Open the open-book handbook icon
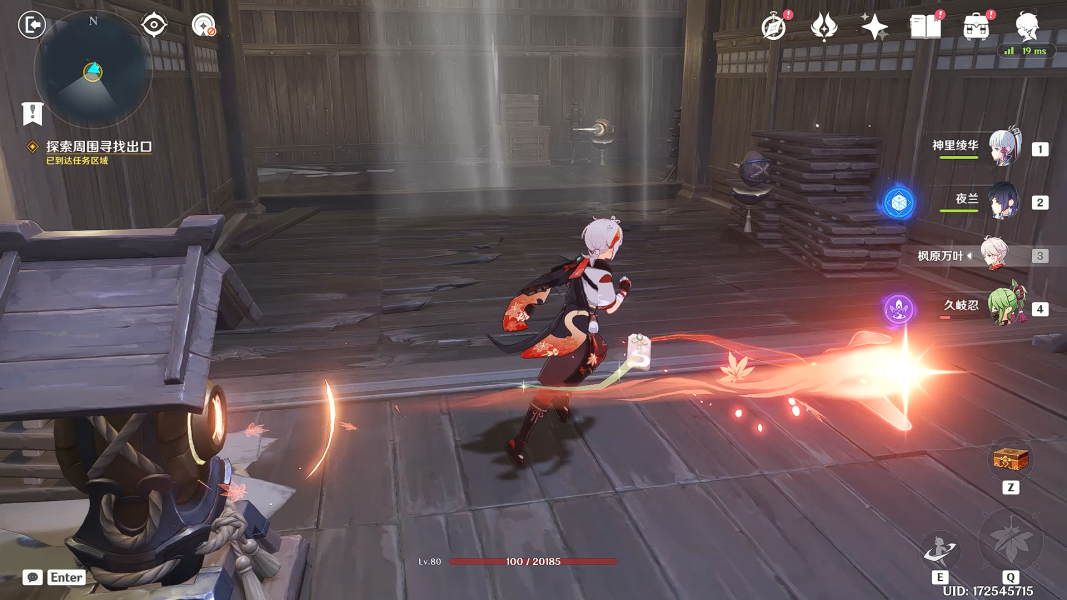 (925, 27)
